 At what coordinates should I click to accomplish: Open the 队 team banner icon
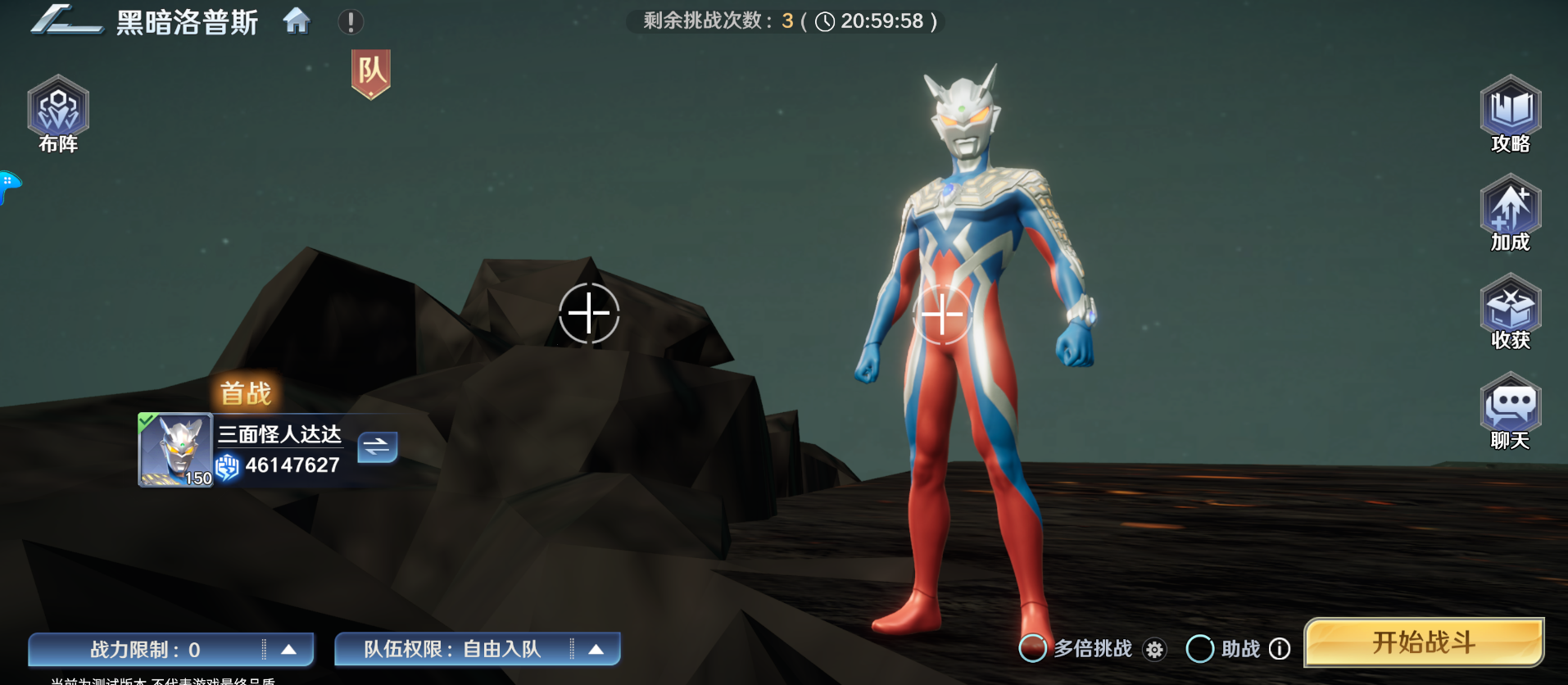[x=373, y=74]
